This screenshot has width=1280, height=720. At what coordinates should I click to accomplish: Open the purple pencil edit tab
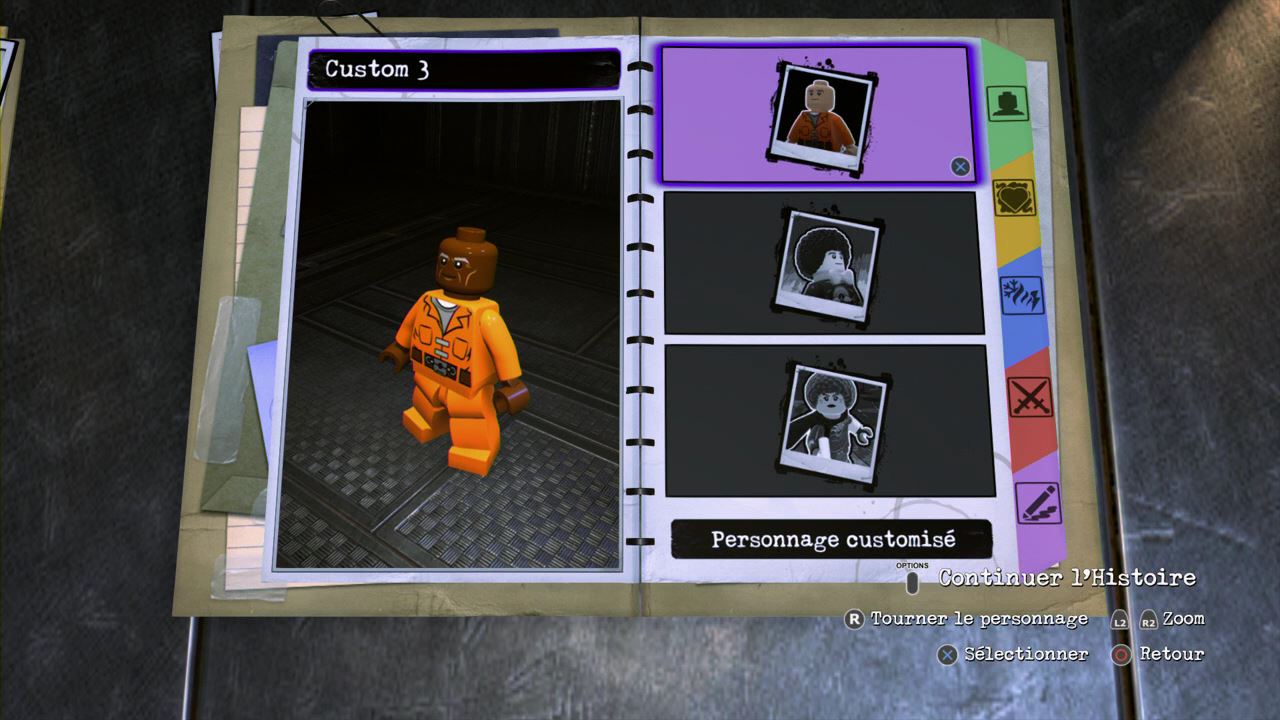[1037, 501]
